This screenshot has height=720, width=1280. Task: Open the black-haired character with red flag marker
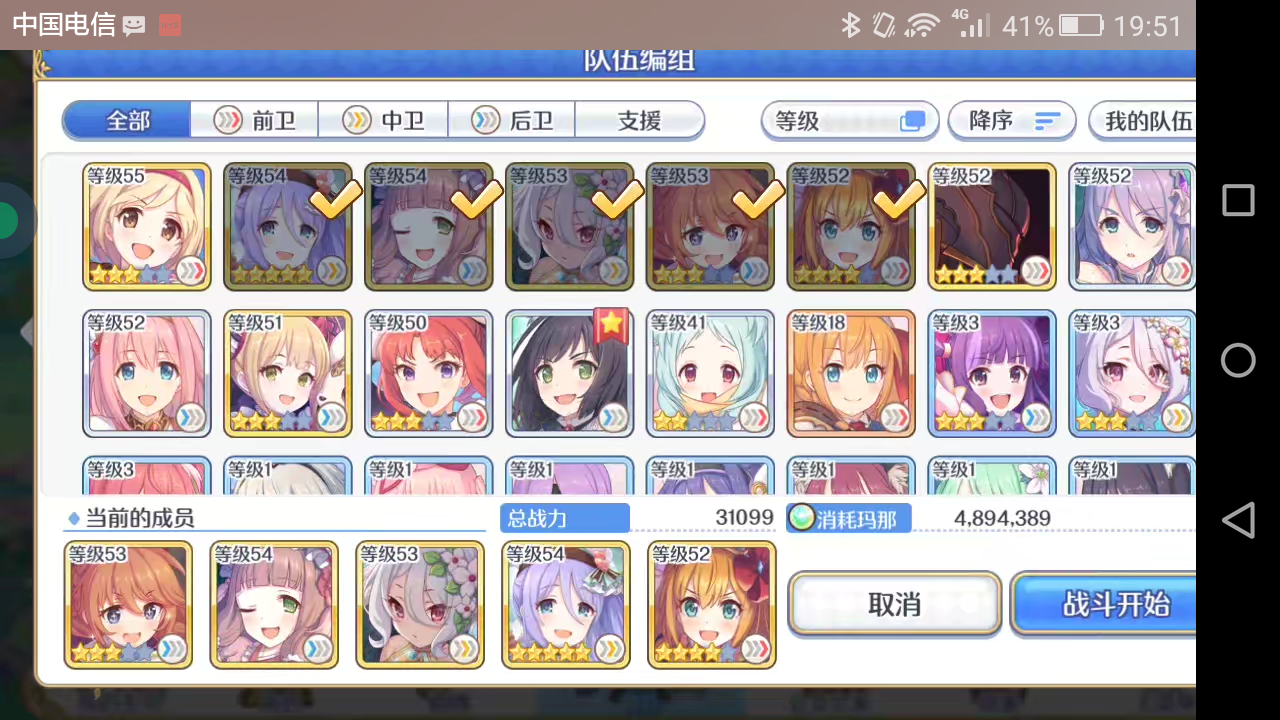click(x=569, y=373)
